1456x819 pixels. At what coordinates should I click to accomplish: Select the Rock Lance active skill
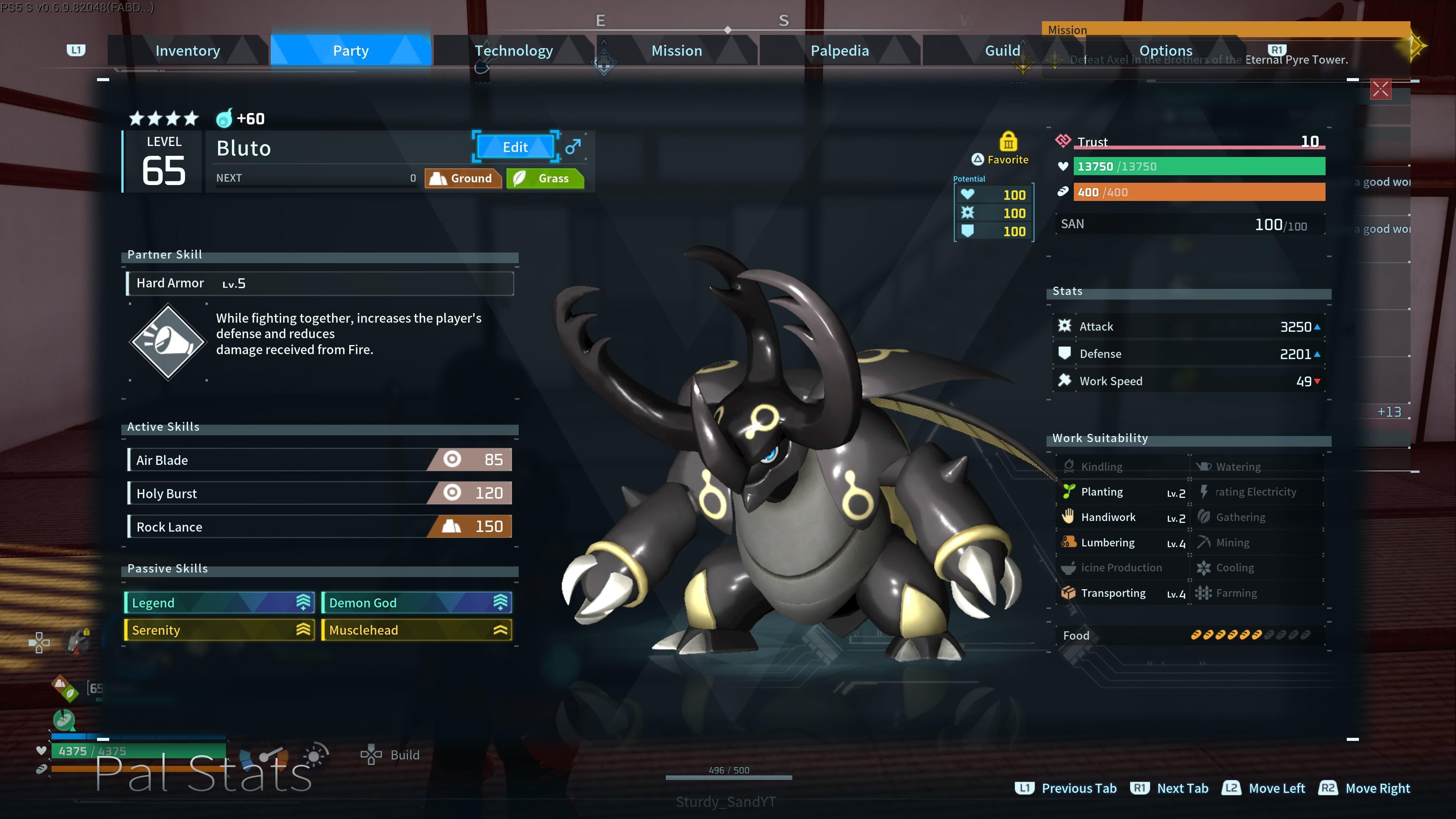click(x=320, y=526)
